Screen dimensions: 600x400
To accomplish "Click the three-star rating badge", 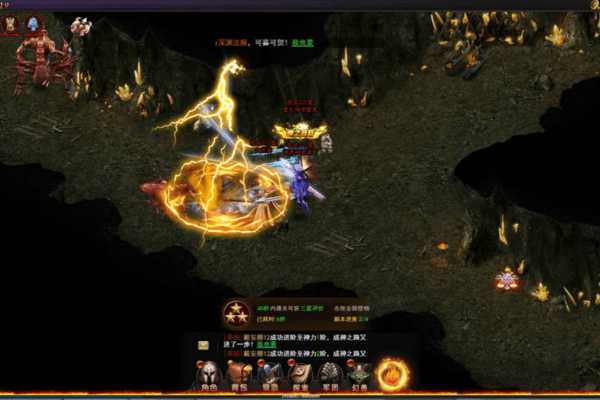I will click(x=237, y=313).
